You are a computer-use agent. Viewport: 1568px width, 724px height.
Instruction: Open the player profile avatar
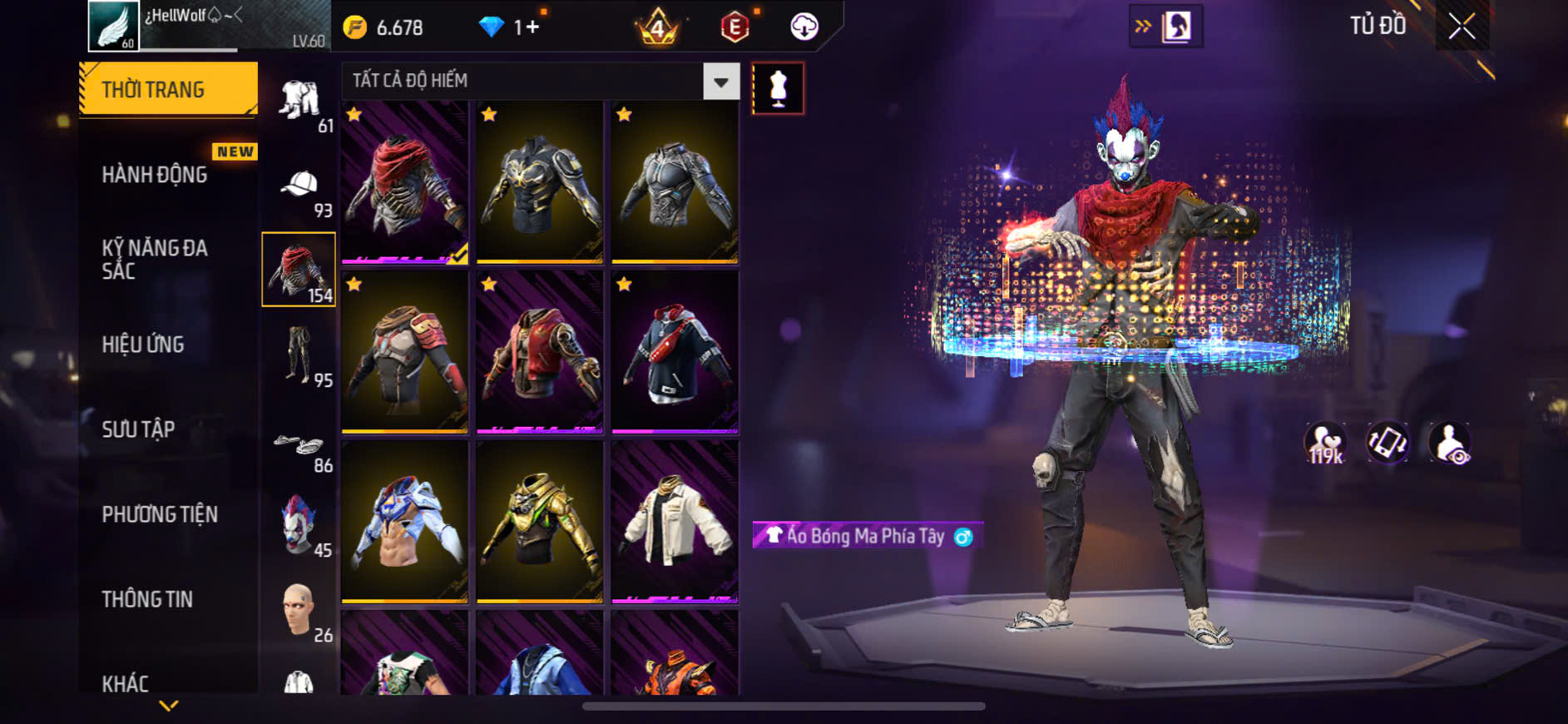click(114, 26)
